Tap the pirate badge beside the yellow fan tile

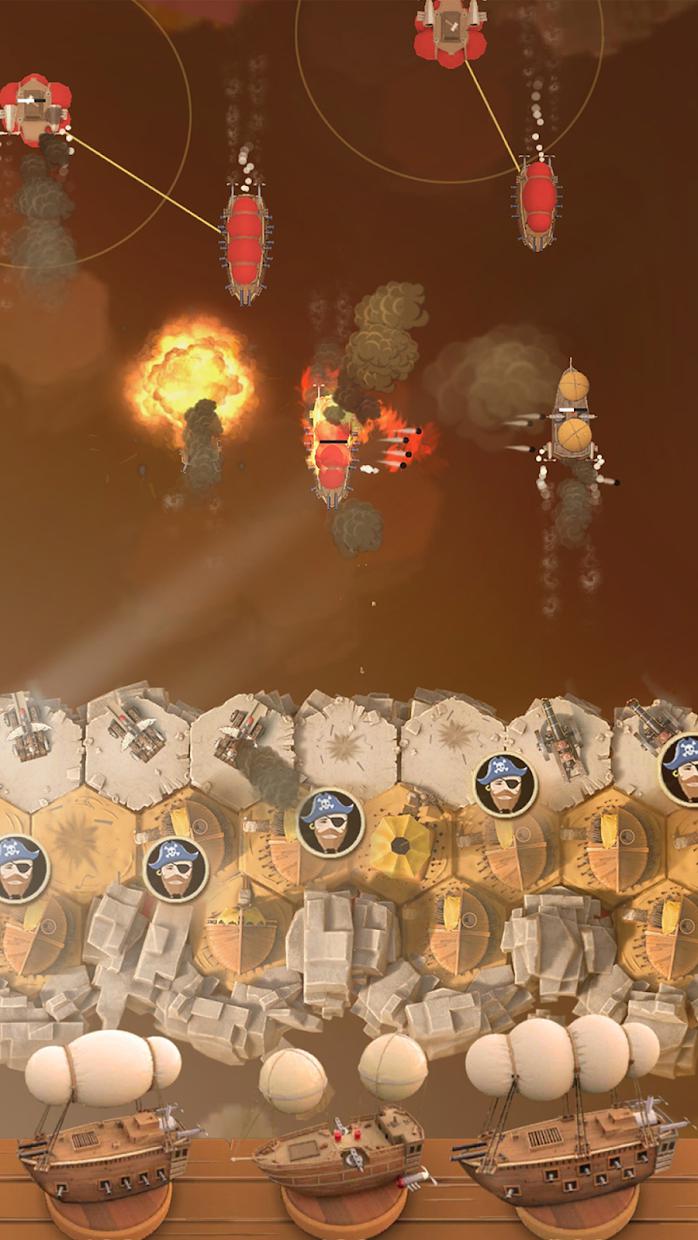pos(331,821)
